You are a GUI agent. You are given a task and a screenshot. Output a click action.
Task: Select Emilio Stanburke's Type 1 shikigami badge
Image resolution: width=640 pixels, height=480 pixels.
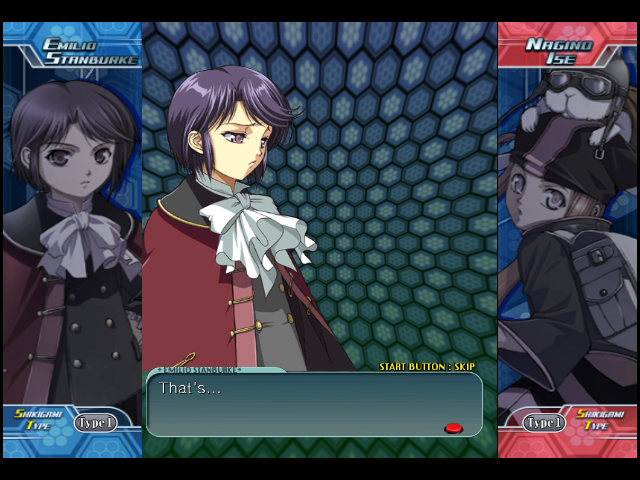click(96, 423)
